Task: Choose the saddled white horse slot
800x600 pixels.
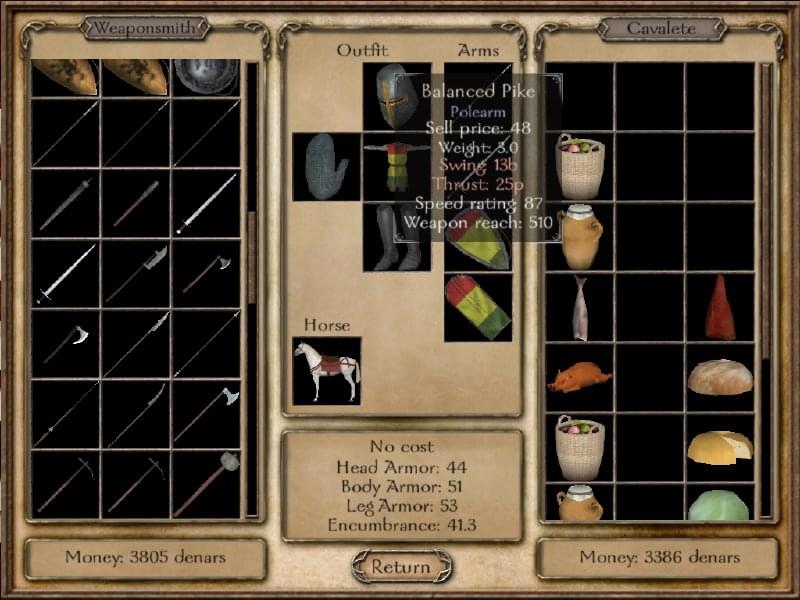Action: pos(326,371)
